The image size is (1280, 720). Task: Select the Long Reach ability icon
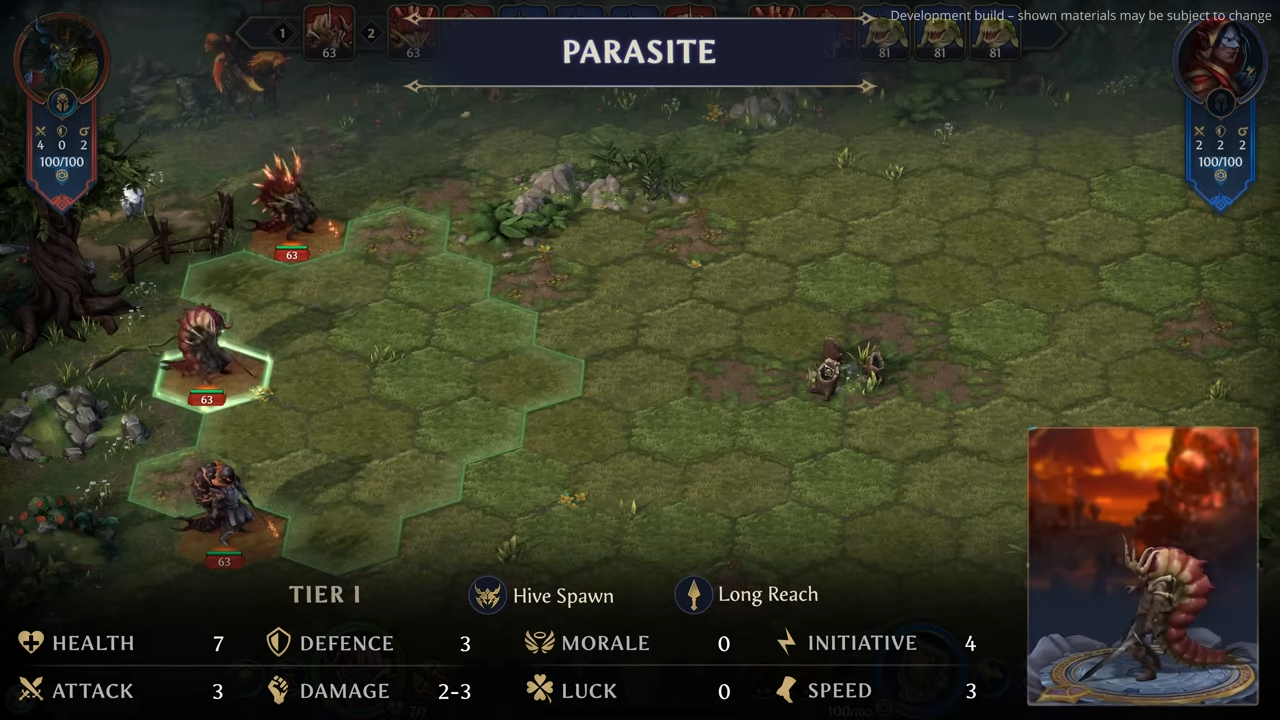click(x=694, y=595)
